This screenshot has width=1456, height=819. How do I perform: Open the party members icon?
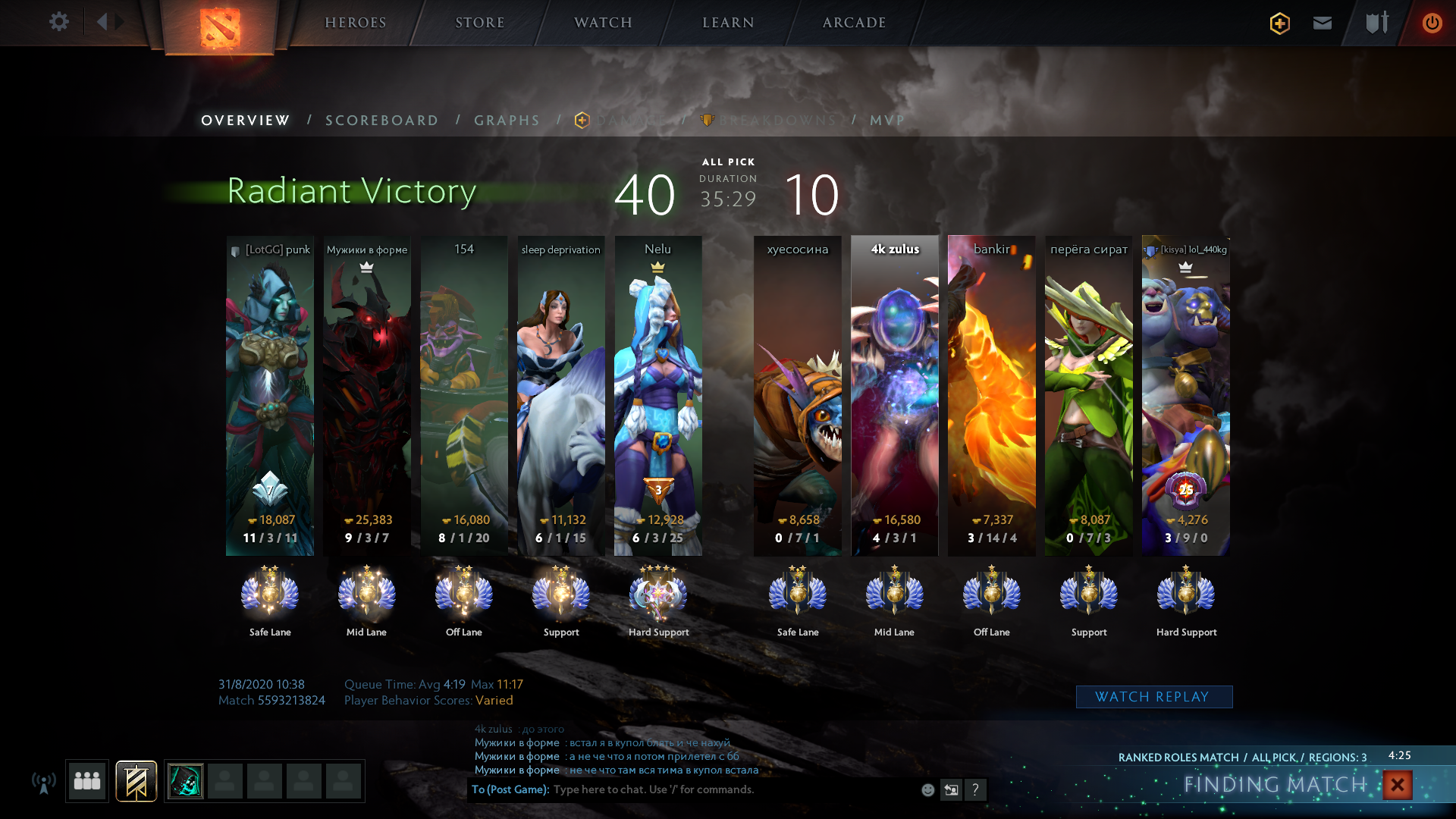click(87, 781)
